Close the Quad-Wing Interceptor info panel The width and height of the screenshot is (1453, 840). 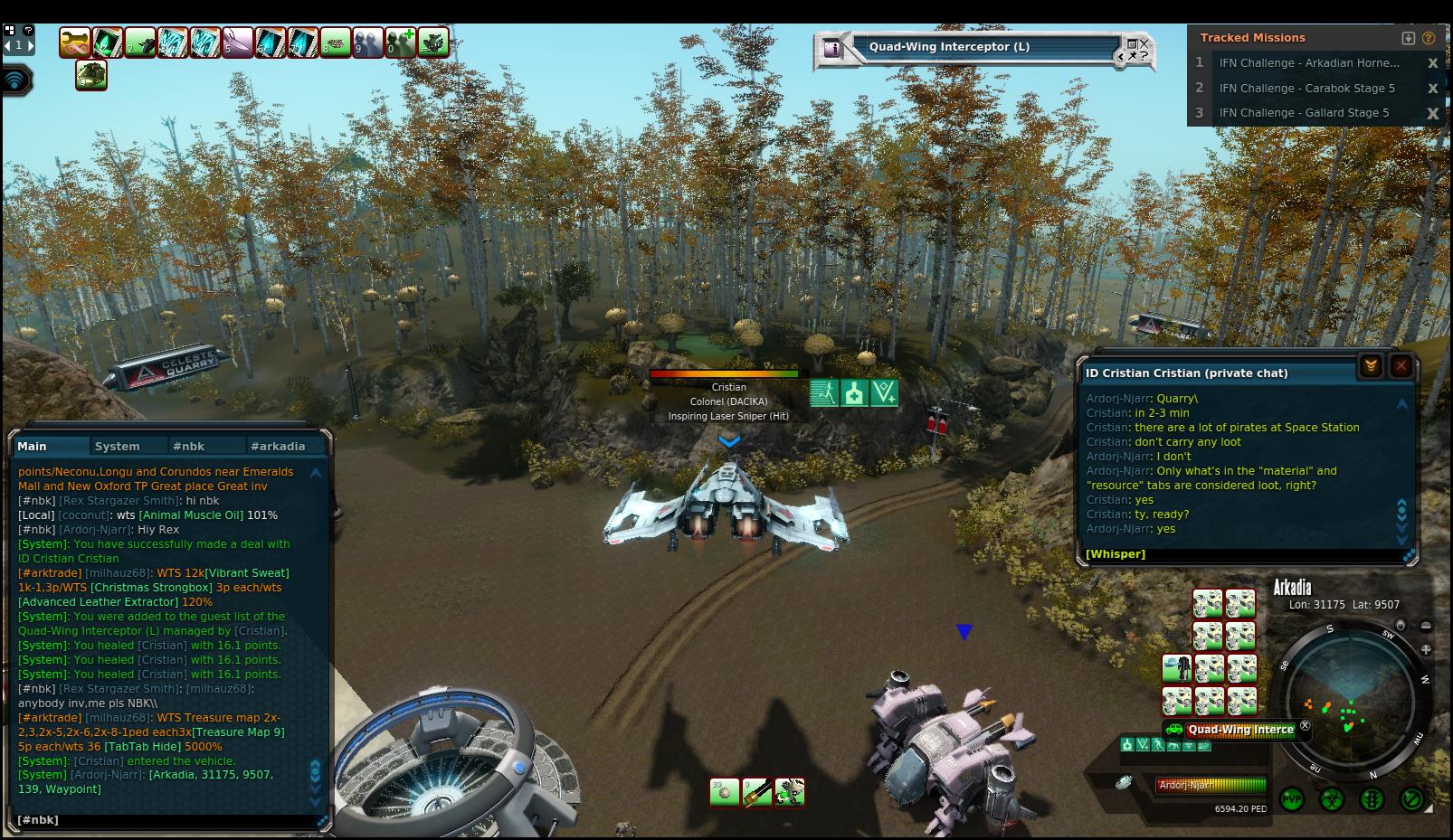(x=1144, y=42)
